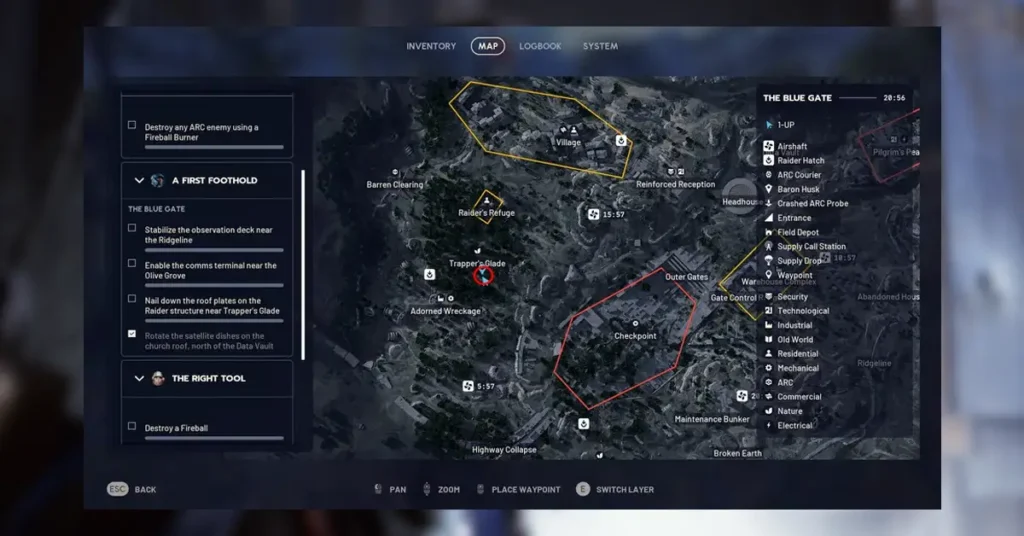
Task: Collapse the A First Foothold quest
Action: [139, 181]
